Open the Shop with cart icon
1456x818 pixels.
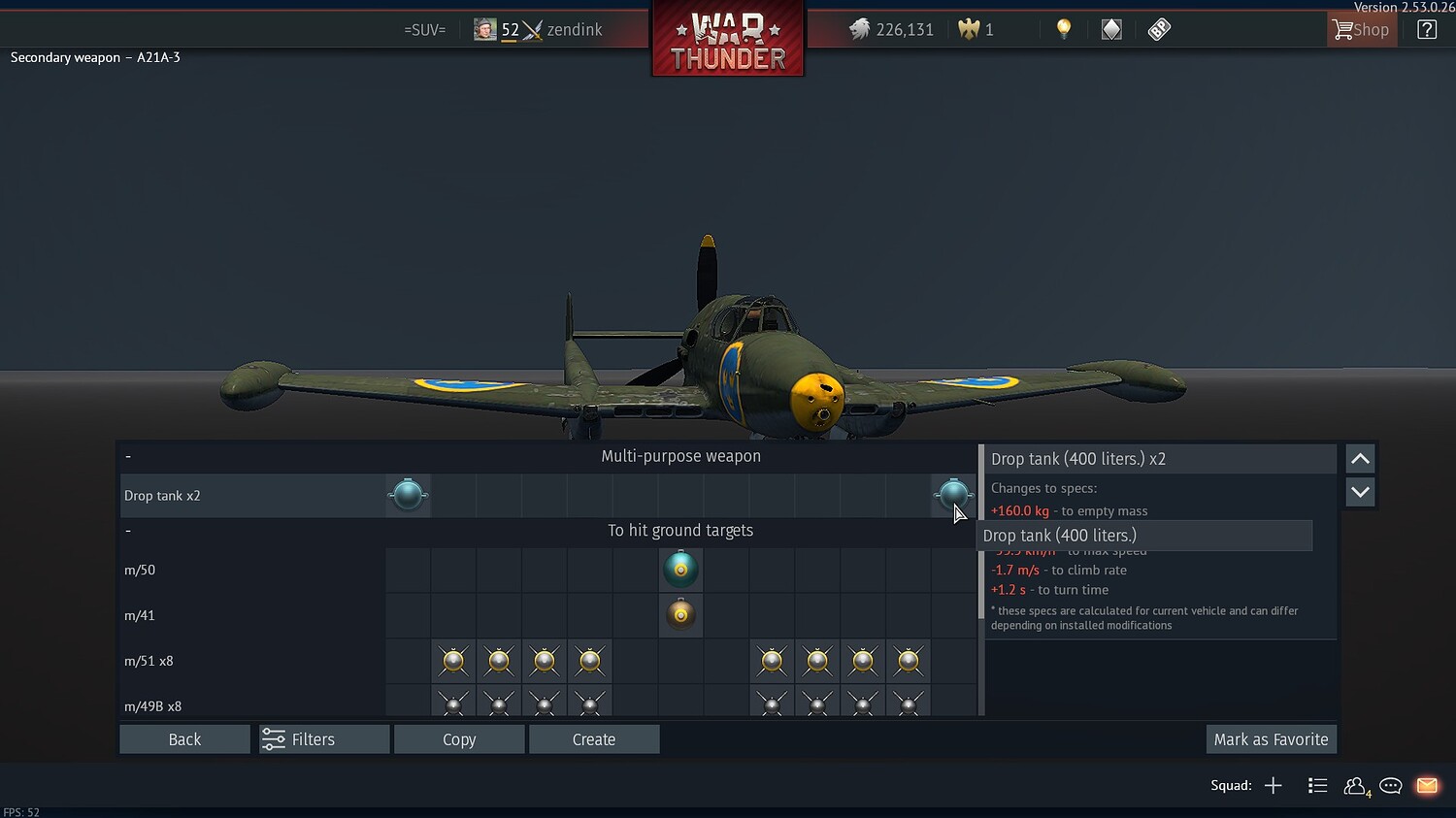[1361, 29]
